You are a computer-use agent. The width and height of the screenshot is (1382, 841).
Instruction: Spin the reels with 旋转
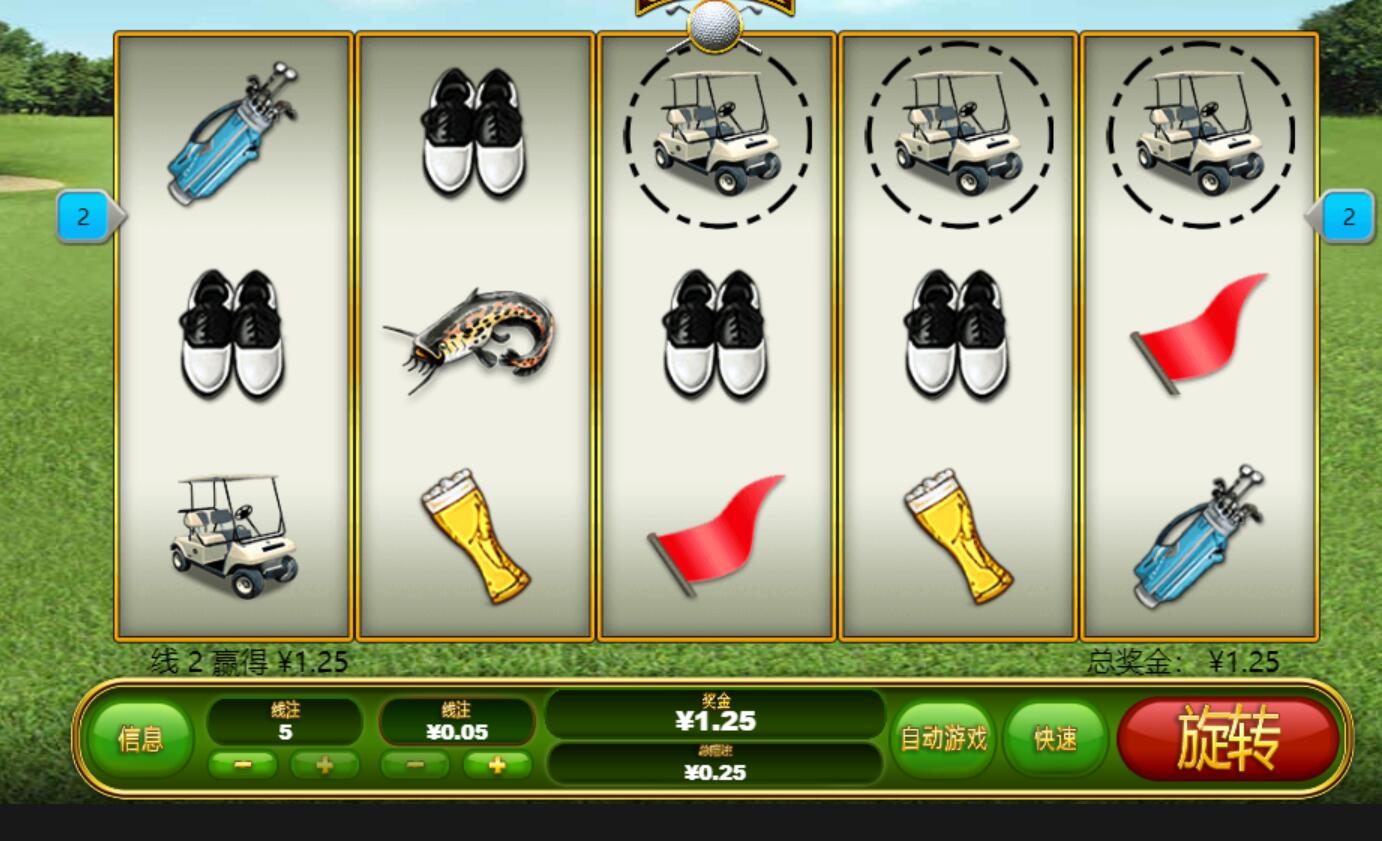pos(1228,739)
